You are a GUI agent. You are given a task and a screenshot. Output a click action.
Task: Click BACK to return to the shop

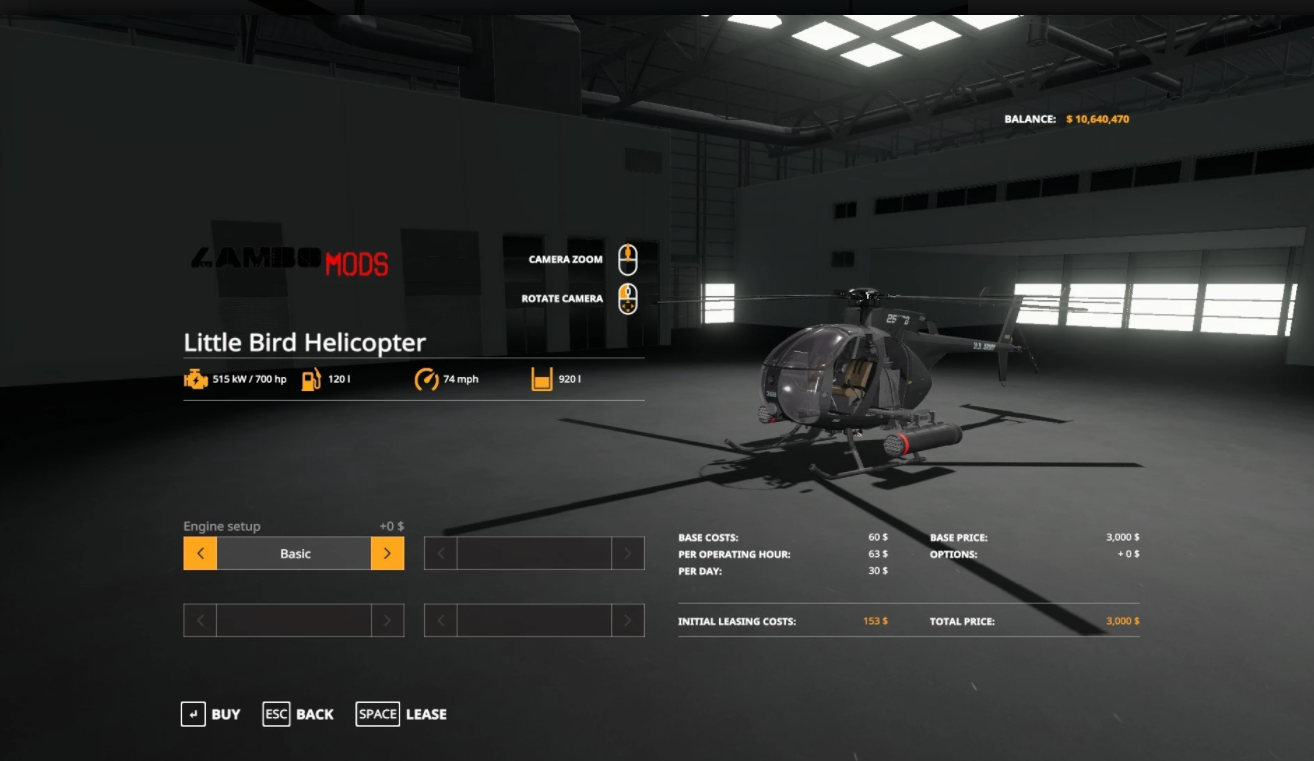pos(313,713)
